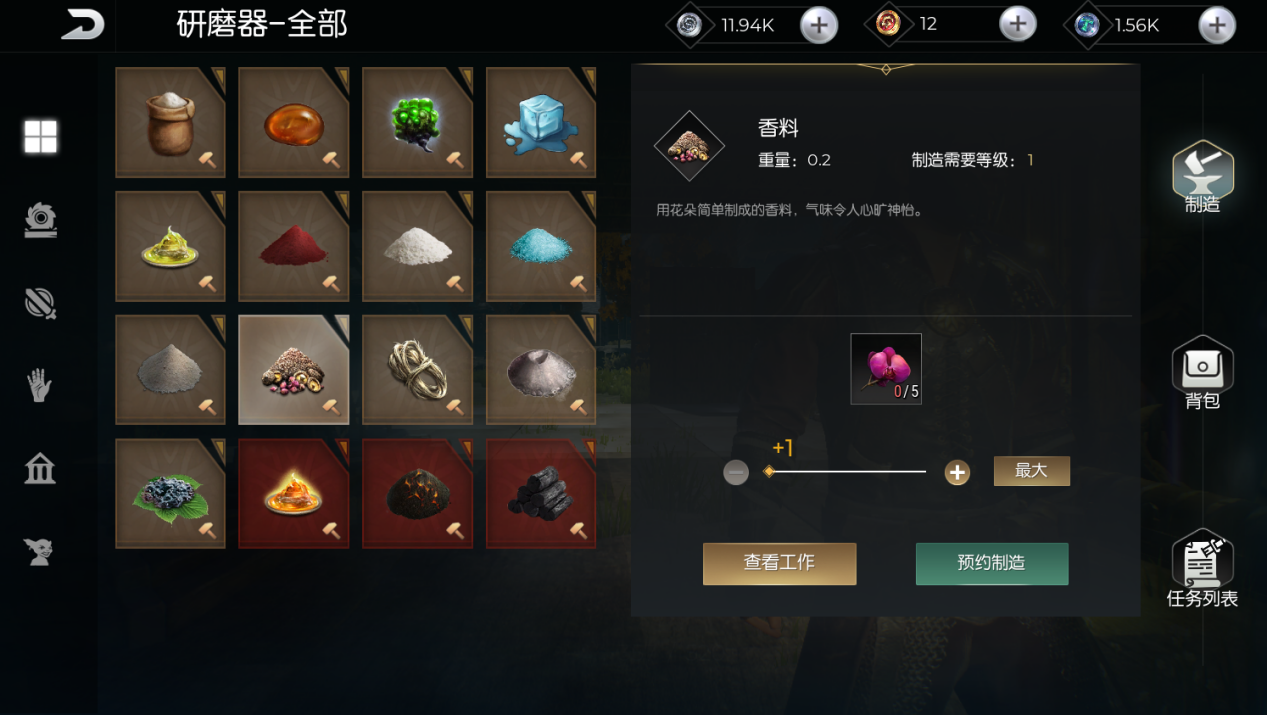Click the 预约制造 craft button
This screenshot has width=1267, height=715.
991,563
